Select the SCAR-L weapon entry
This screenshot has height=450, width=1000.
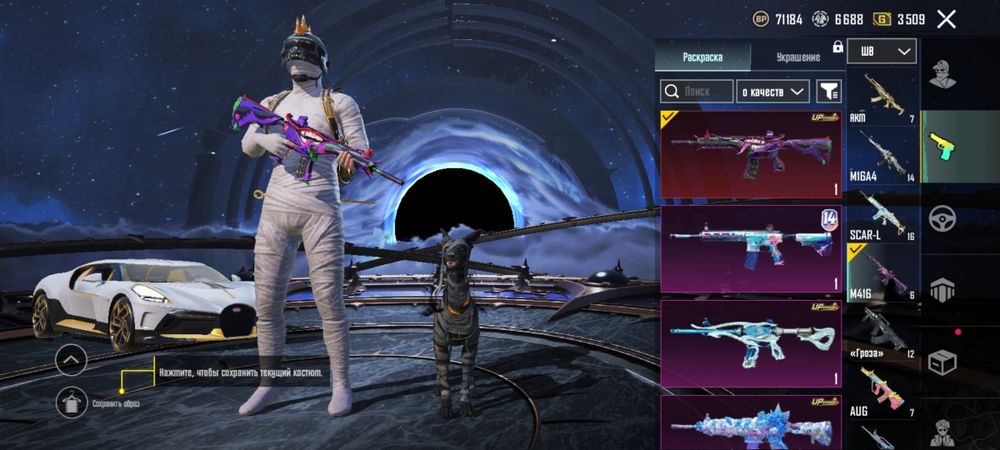(883, 213)
